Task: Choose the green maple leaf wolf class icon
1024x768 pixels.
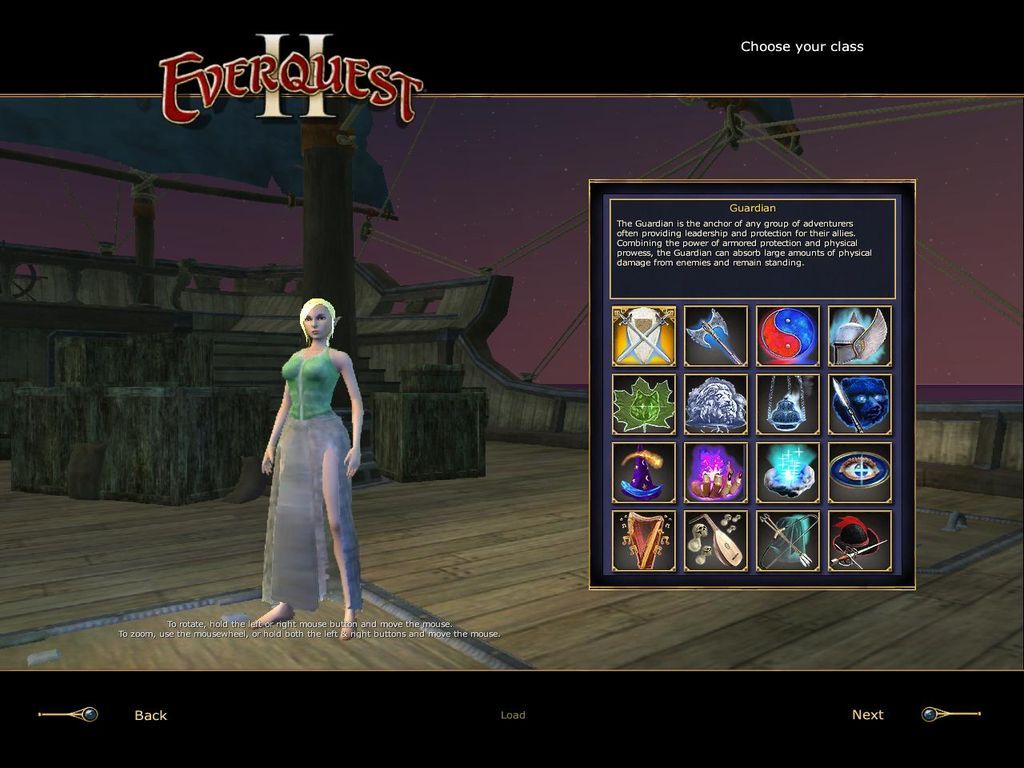Action: pyautogui.click(x=644, y=405)
